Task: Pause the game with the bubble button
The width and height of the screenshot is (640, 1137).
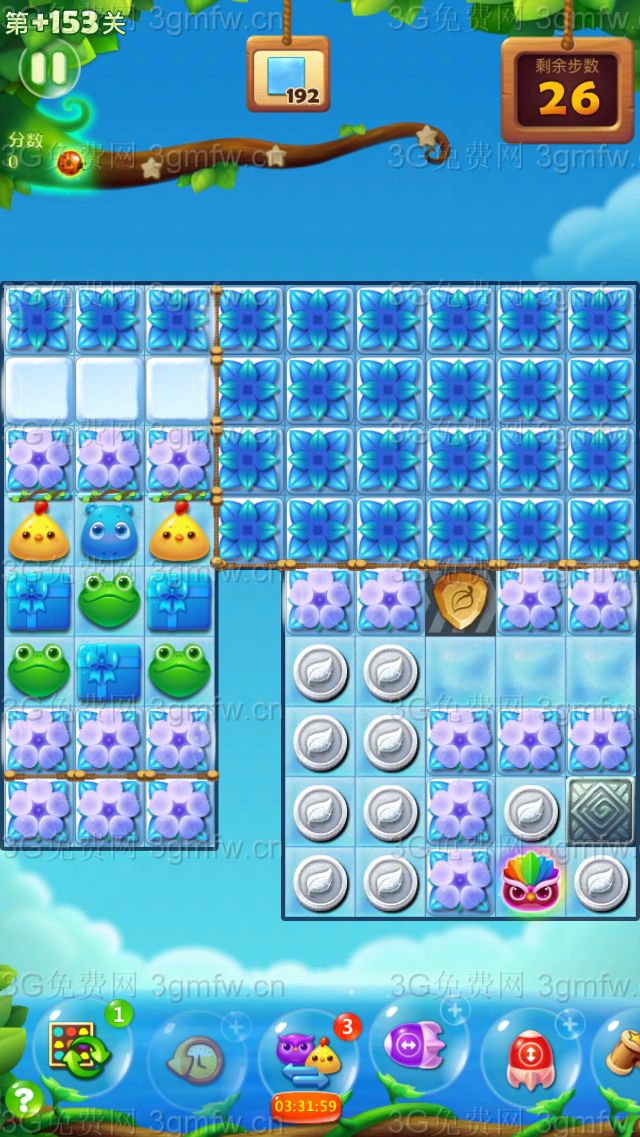Action: coord(48,68)
